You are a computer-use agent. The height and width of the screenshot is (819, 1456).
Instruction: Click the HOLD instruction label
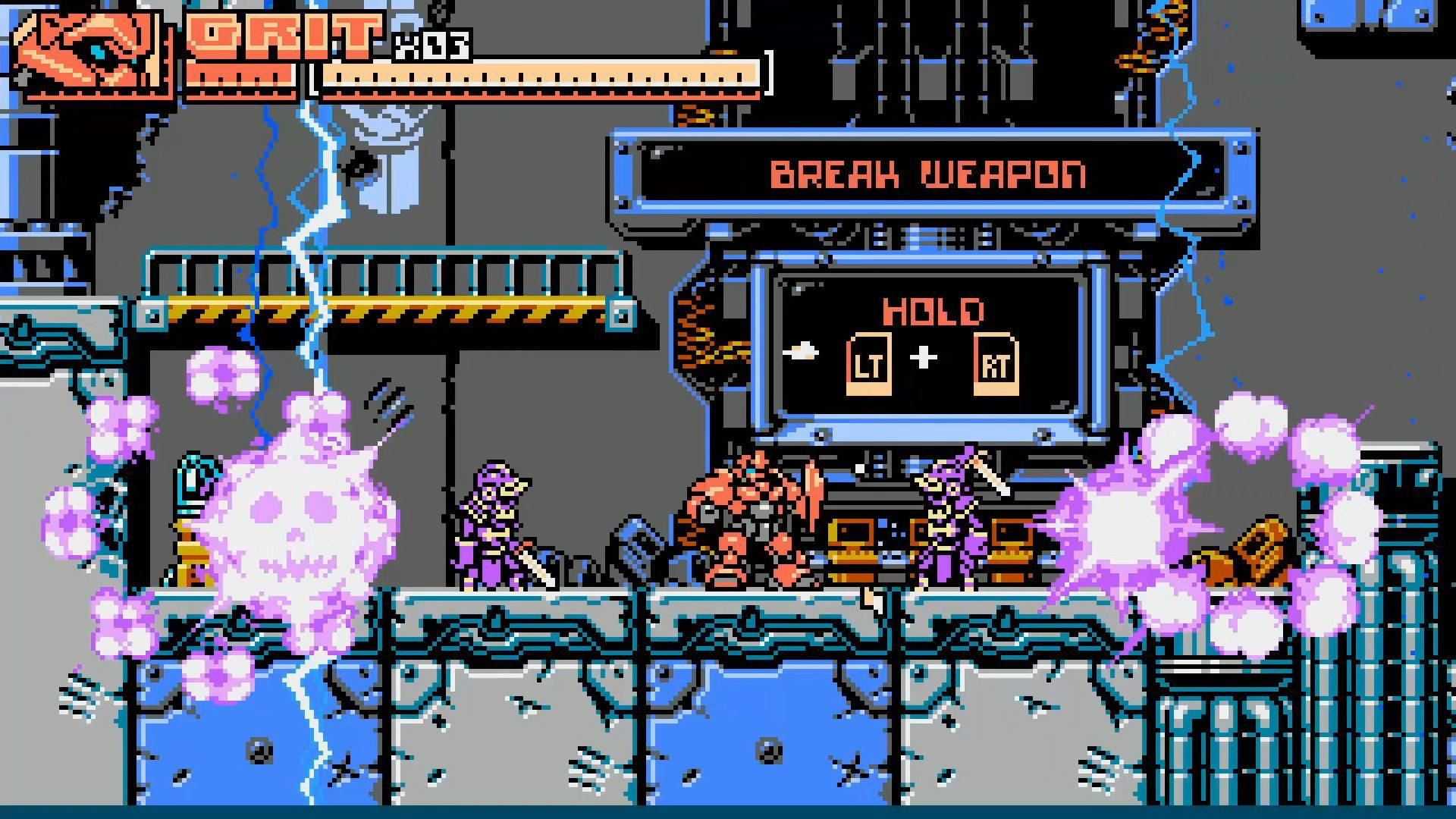click(933, 309)
